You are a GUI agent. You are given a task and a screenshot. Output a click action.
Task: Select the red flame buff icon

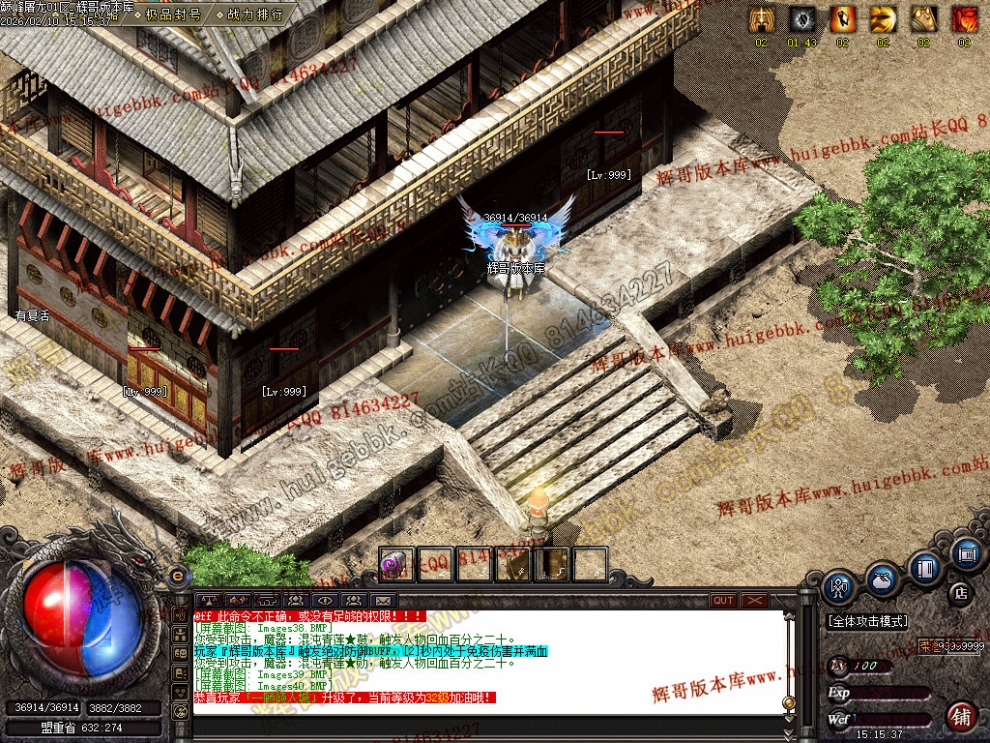[x=964, y=19]
